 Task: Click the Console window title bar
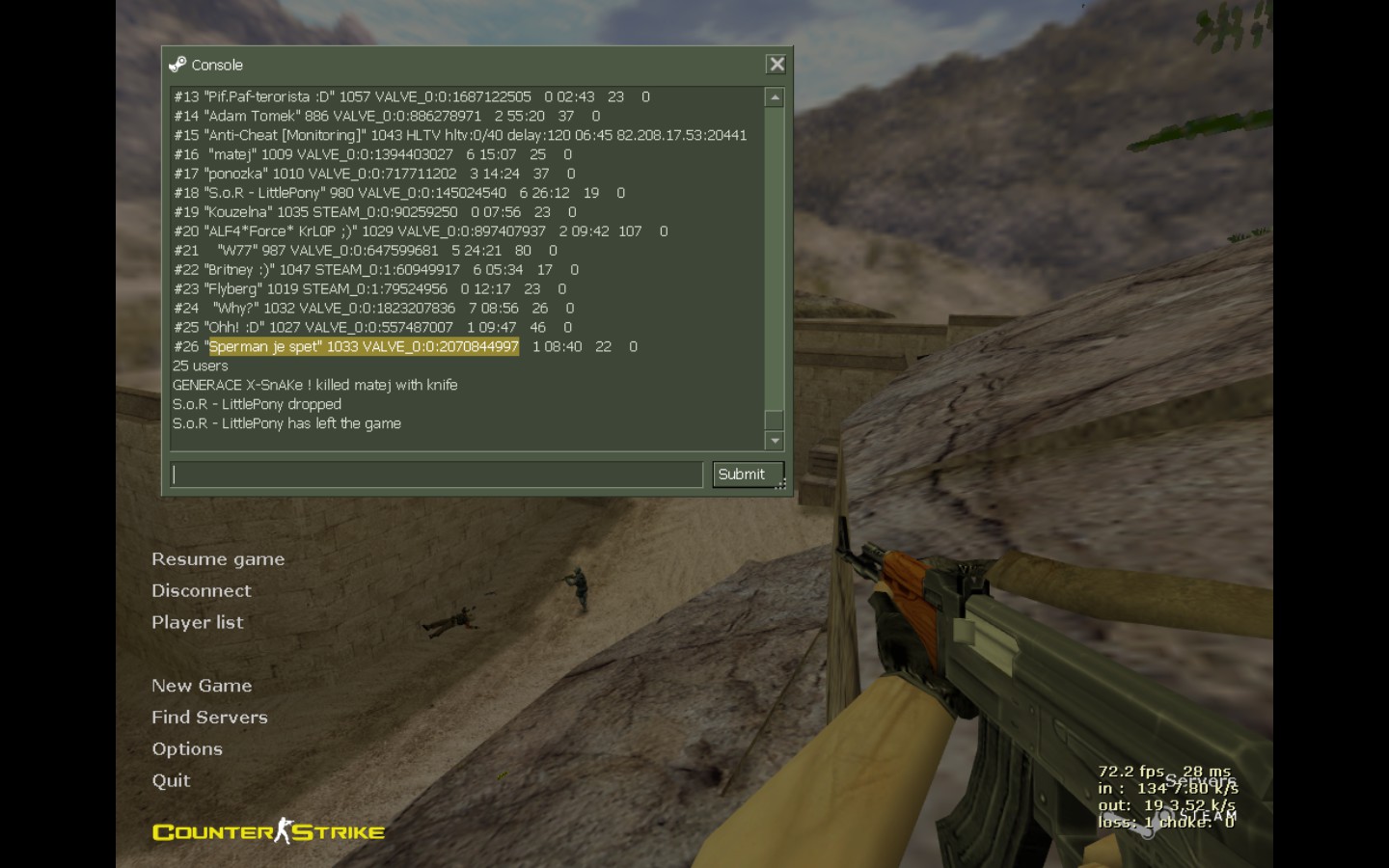pos(463,65)
